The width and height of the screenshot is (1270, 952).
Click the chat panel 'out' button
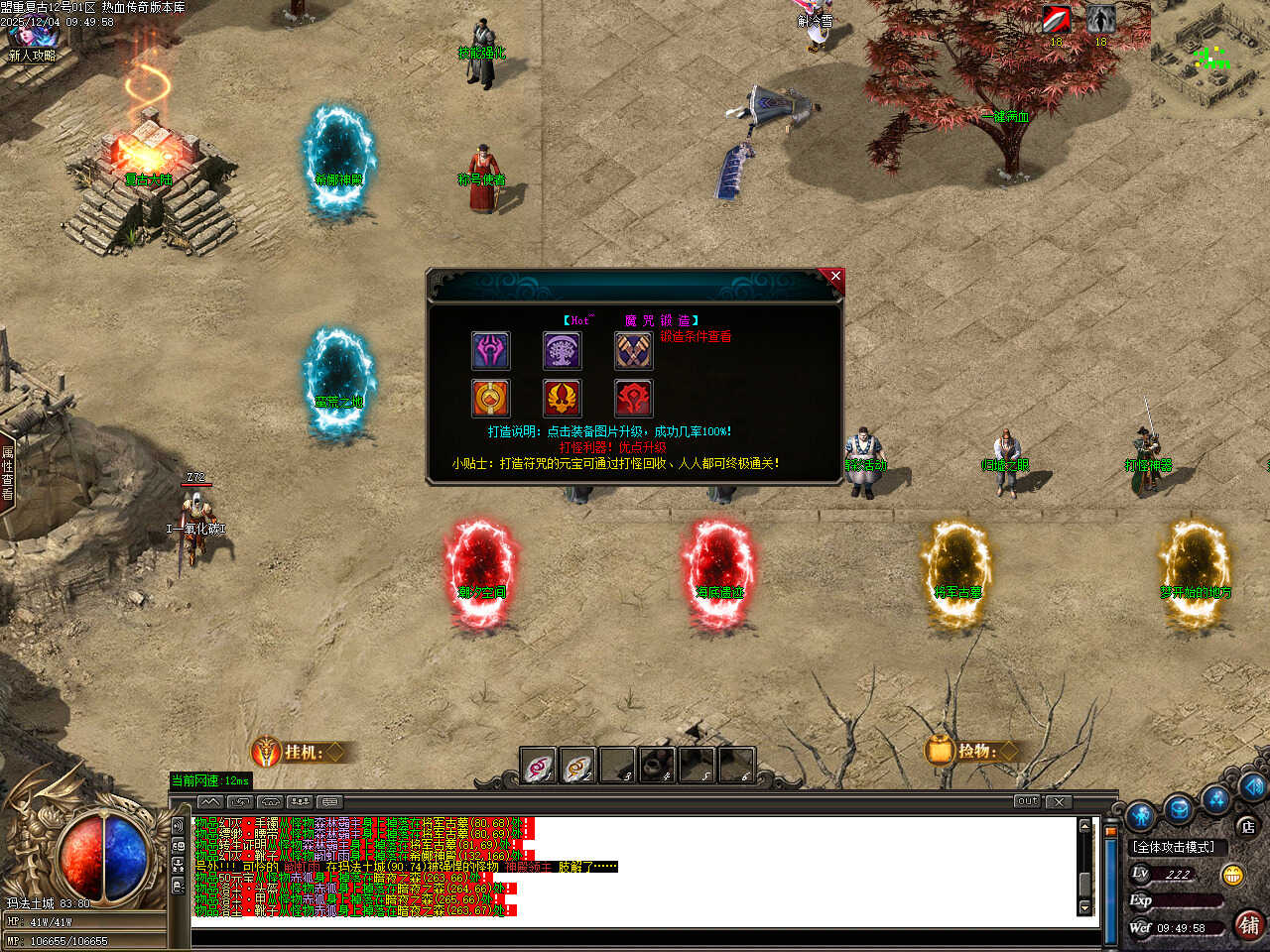click(x=1027, y=801)
